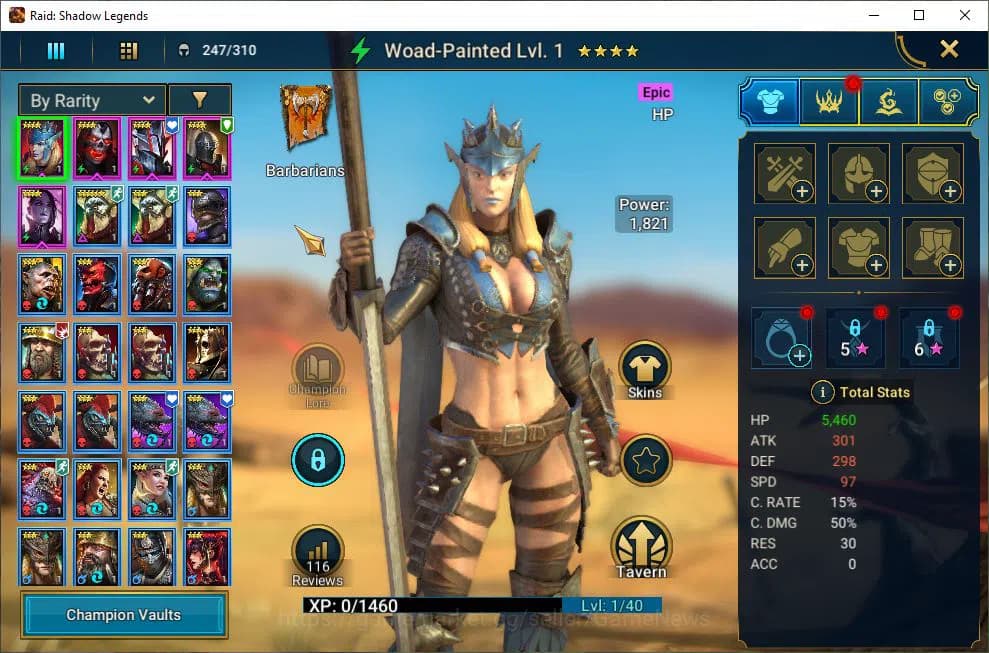The width and height of the screenshot is (989, 653).
Task: Open the Champion Vaults
Action: [124, 614]
